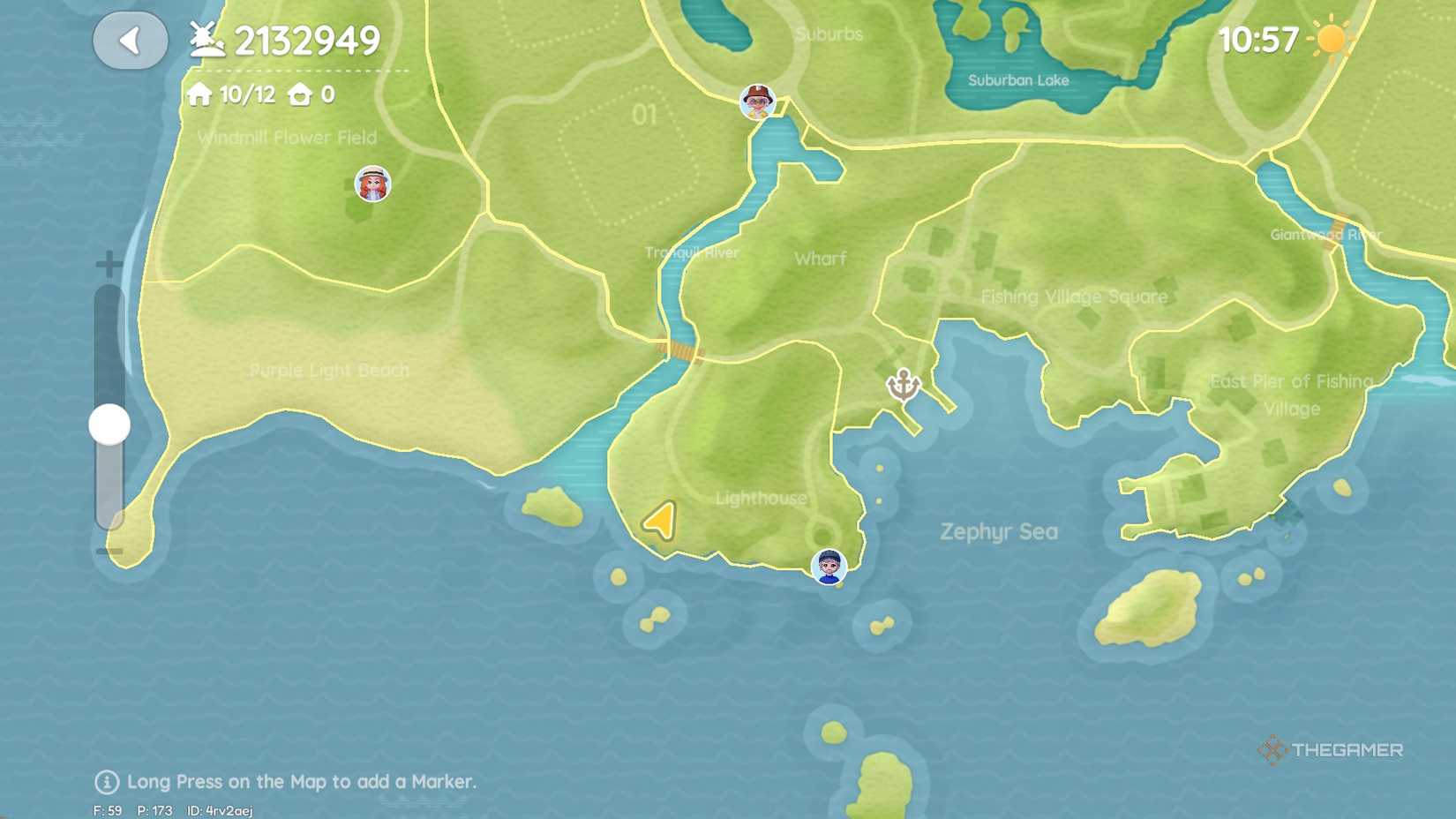
Task: Click the THEGAMER watermark icon
Action: coord(1271,751)
